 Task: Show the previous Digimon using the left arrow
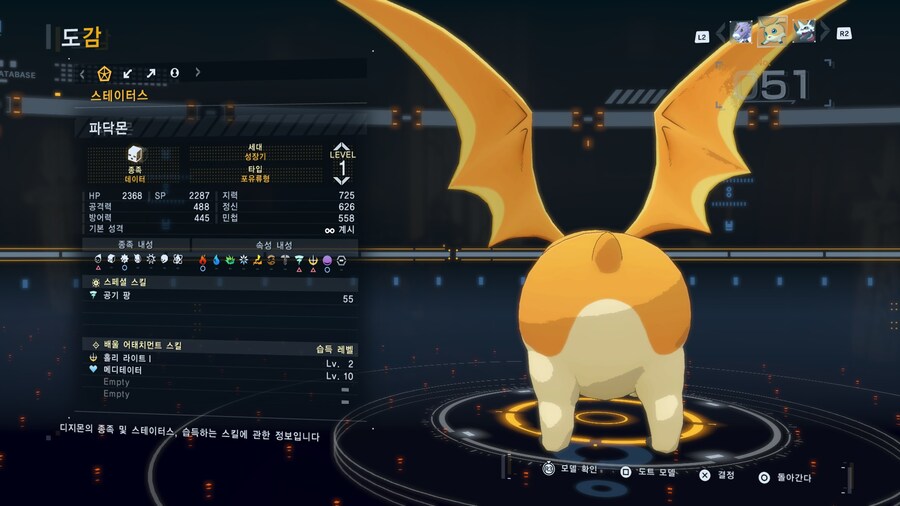coord(720,34)
